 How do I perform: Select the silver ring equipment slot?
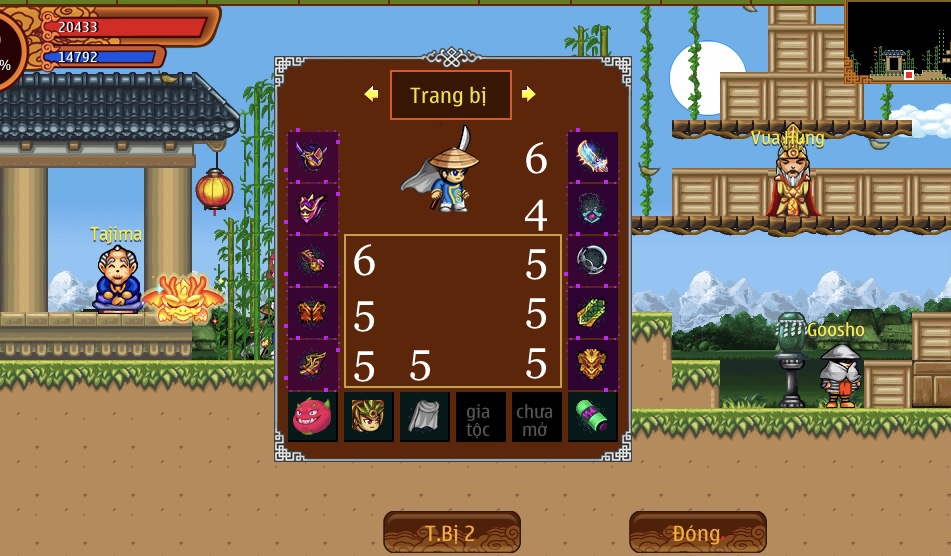tap(592, 260)
